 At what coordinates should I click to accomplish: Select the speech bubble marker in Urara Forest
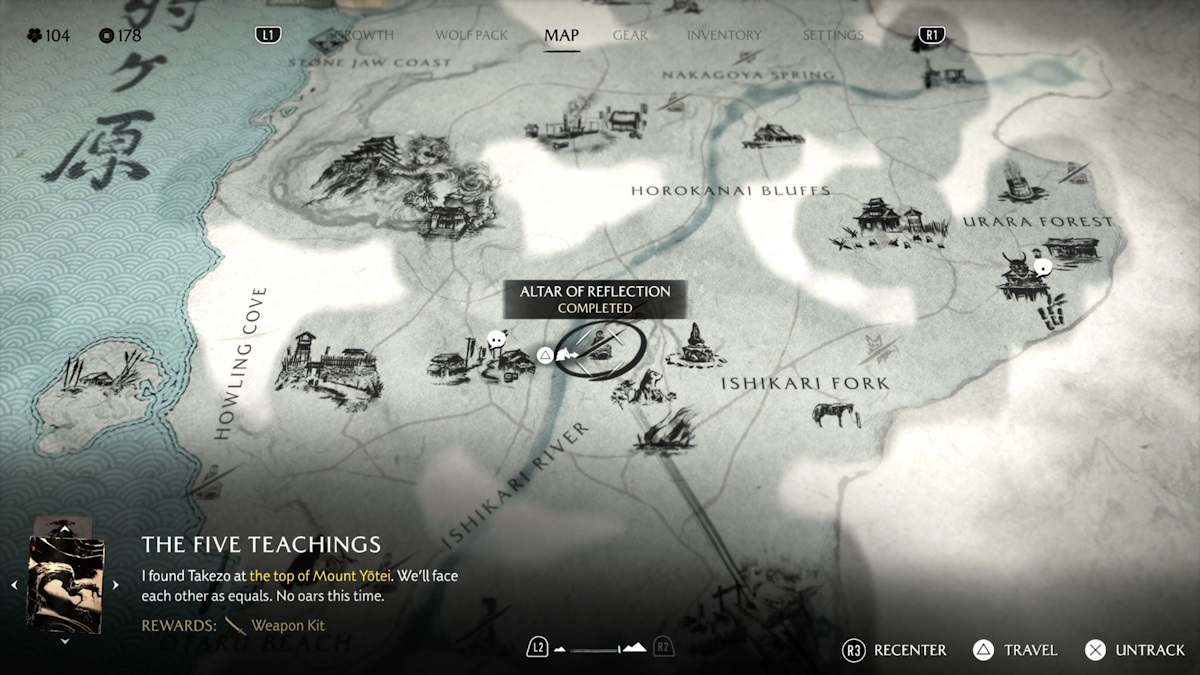pos(1043,267)
